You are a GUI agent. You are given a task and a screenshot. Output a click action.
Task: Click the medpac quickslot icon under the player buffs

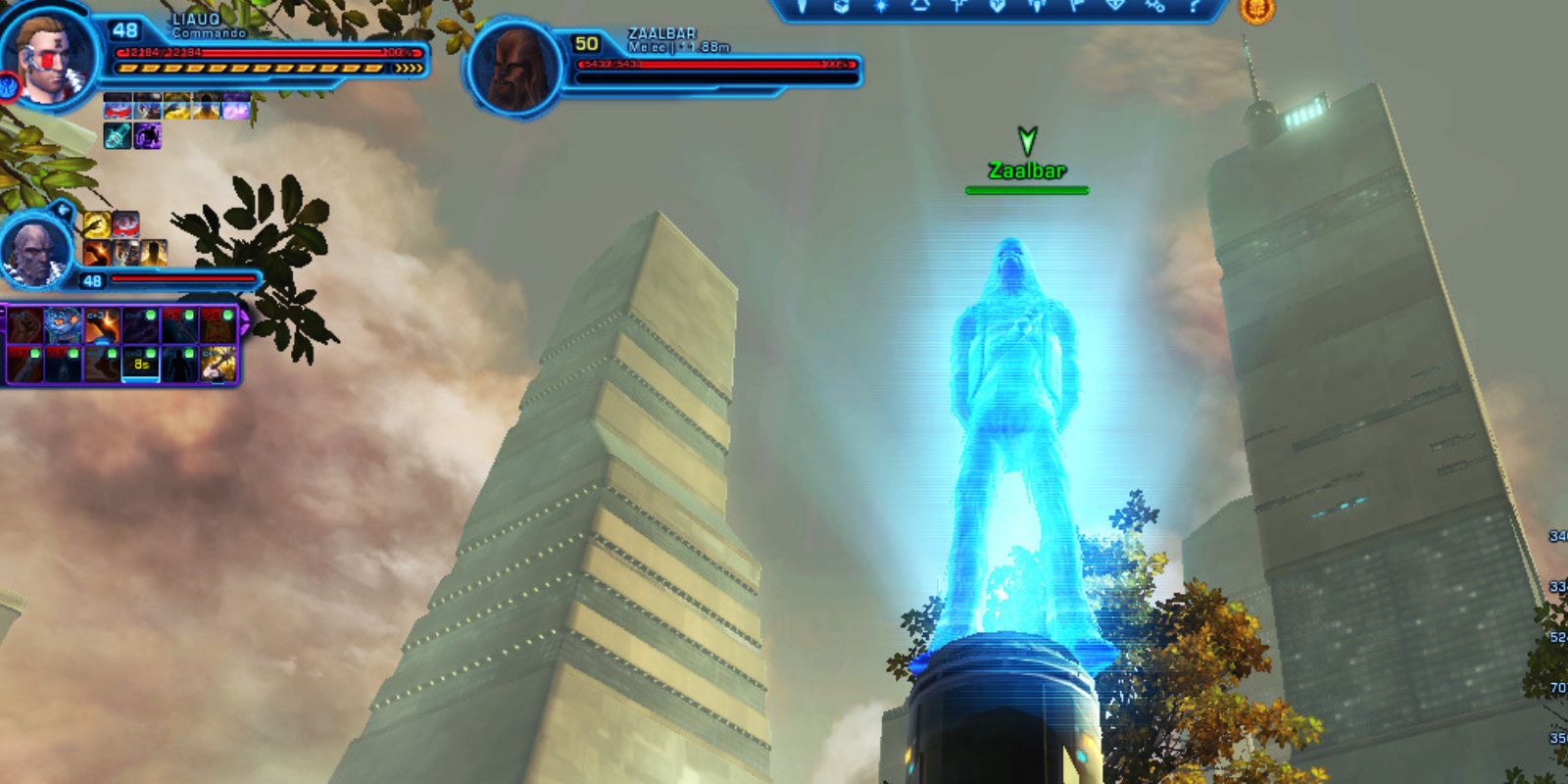116,137
